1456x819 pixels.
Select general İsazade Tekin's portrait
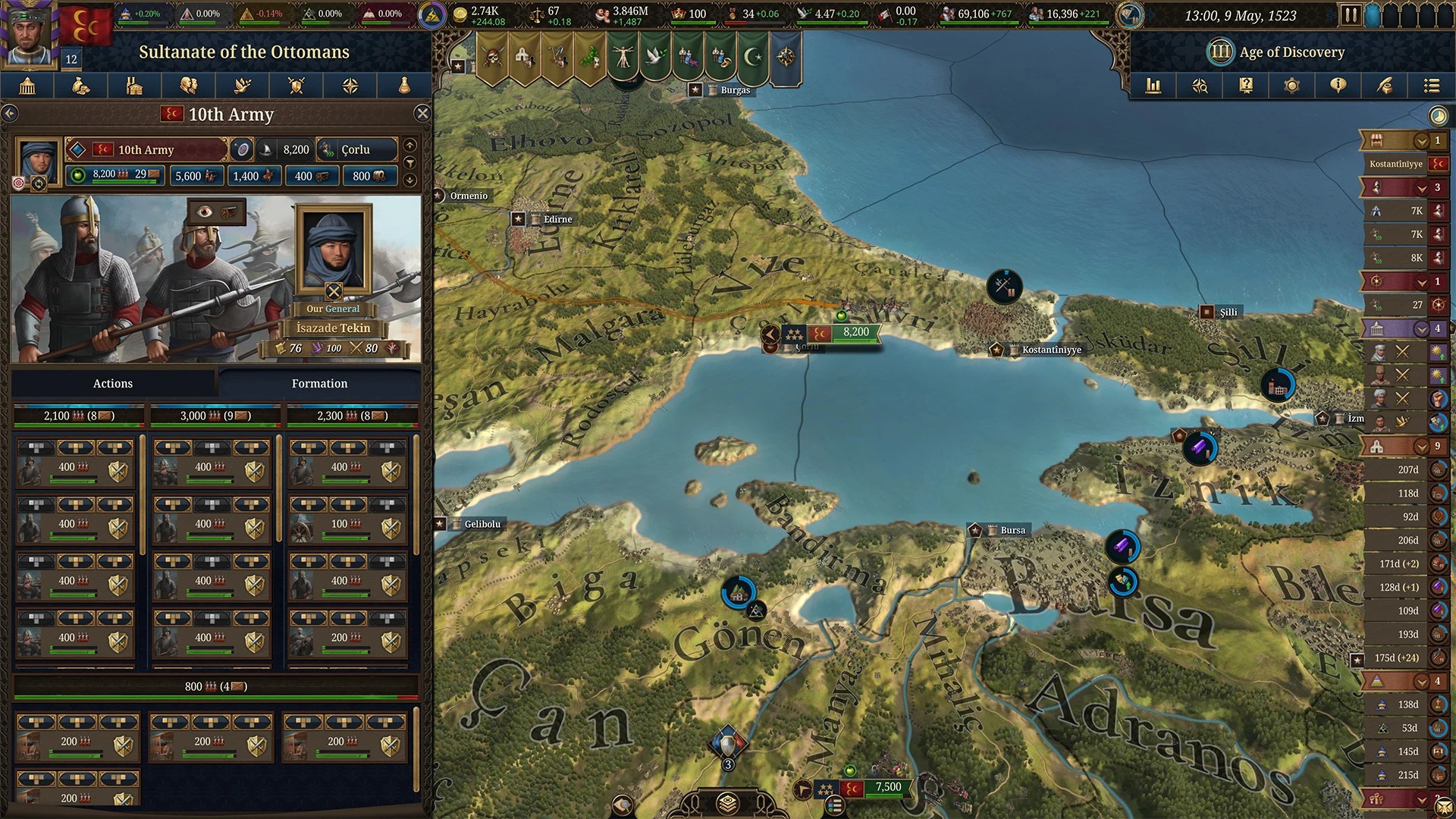(334, 249)
